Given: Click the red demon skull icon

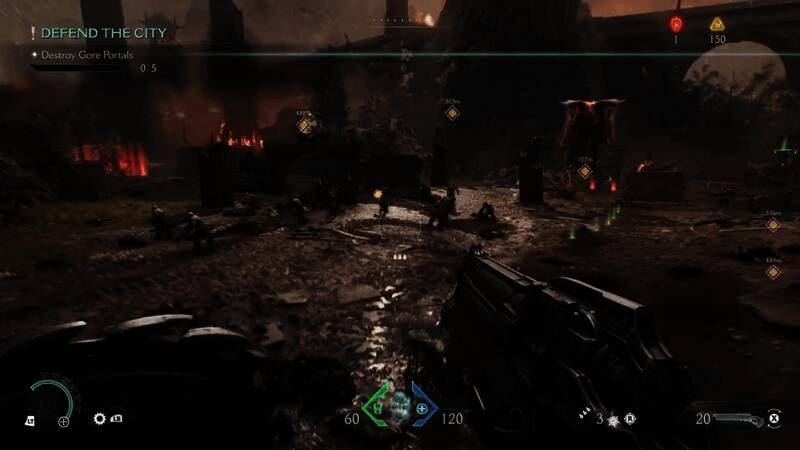Looking at the screenshot, I should click(676, 24).
